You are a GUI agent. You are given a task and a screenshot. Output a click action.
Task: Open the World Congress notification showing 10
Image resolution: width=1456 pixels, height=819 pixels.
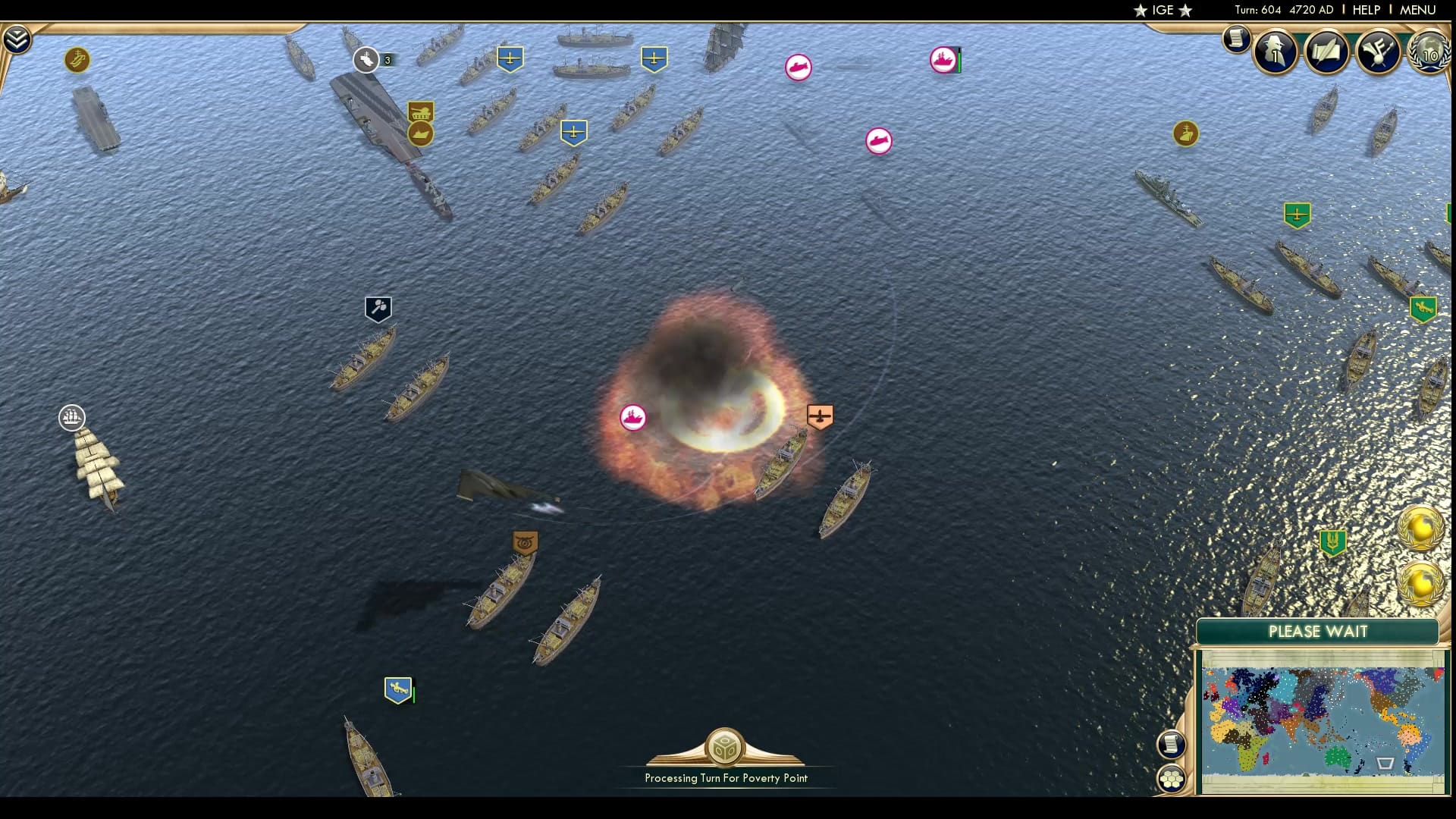pyautogui.click(x=1429, y=53)
